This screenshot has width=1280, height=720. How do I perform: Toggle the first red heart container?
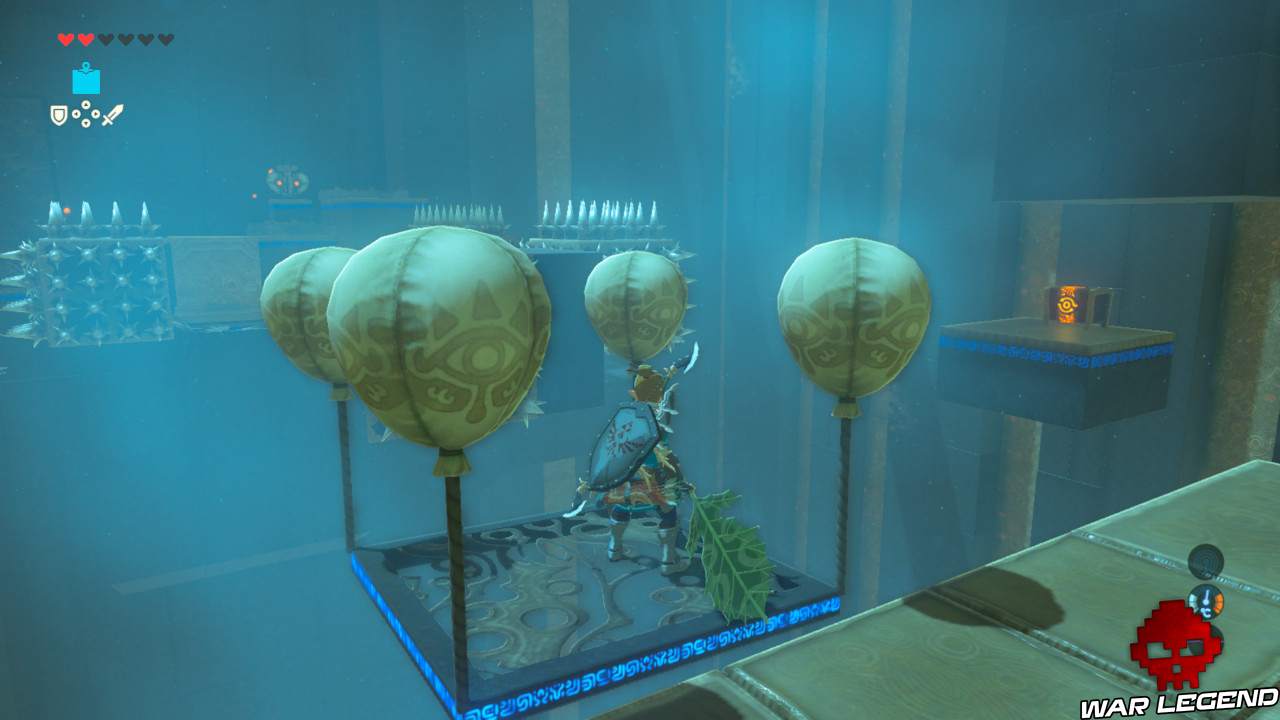tap(65, 38)
